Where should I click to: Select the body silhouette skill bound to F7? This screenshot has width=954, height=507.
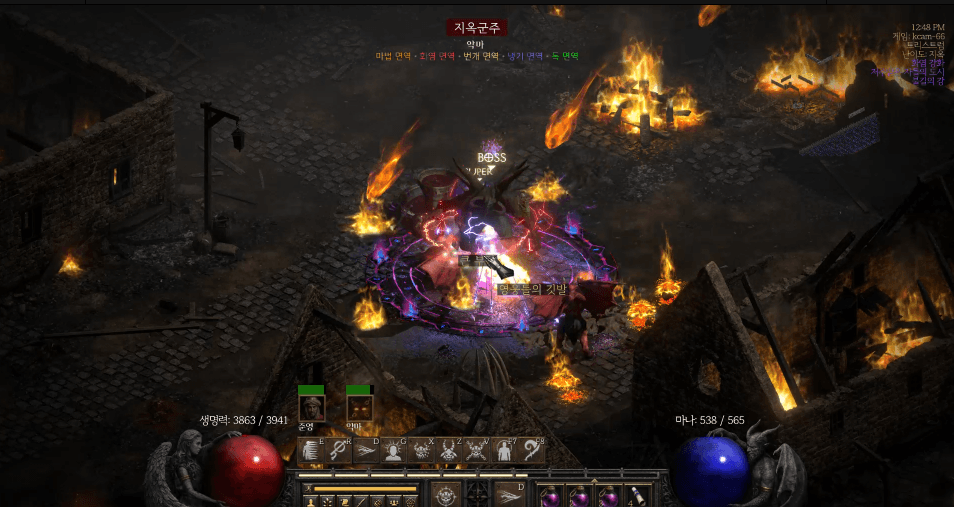[x=504, y=451]
